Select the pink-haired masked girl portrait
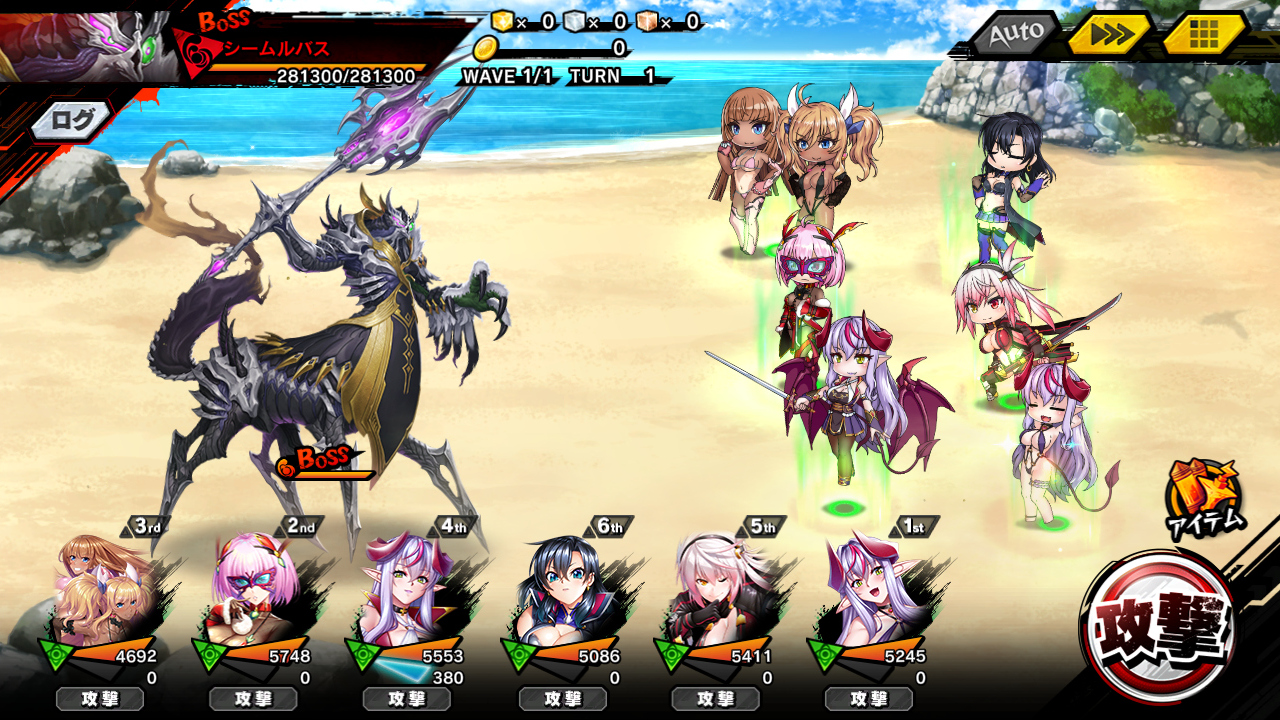 click(x=256, y=590)
